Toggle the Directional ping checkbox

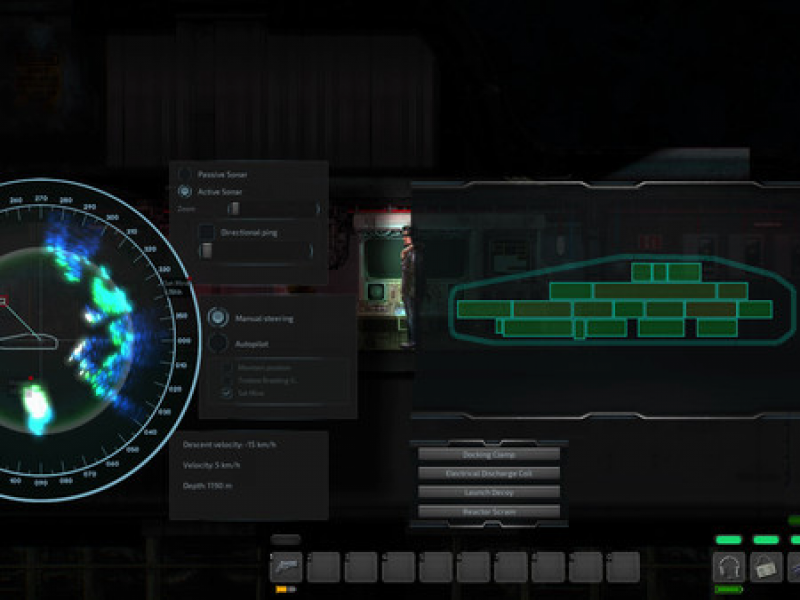point(206,232)
